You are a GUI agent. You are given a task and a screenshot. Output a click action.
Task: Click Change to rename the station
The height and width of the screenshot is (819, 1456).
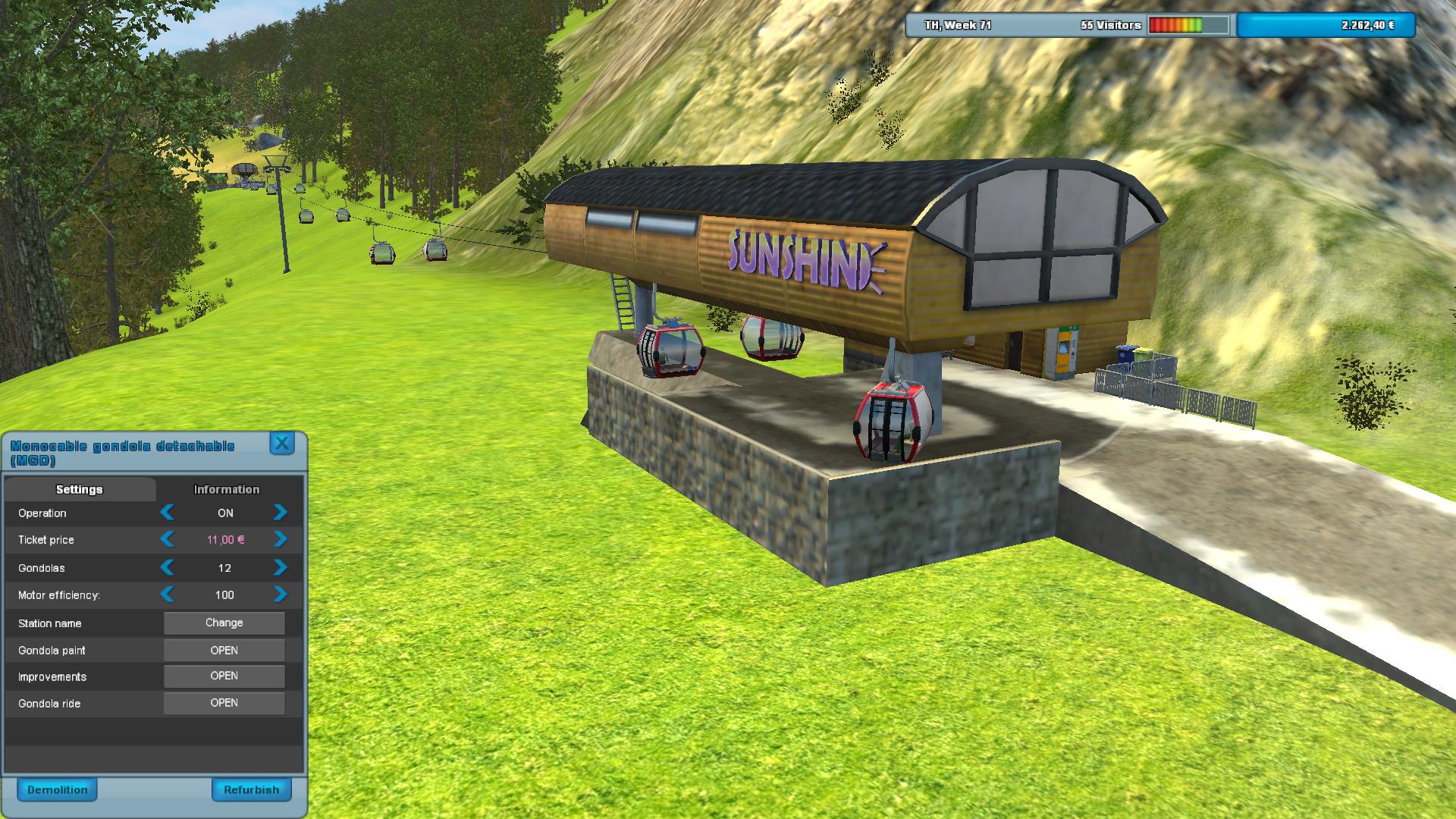pos(224,623)
